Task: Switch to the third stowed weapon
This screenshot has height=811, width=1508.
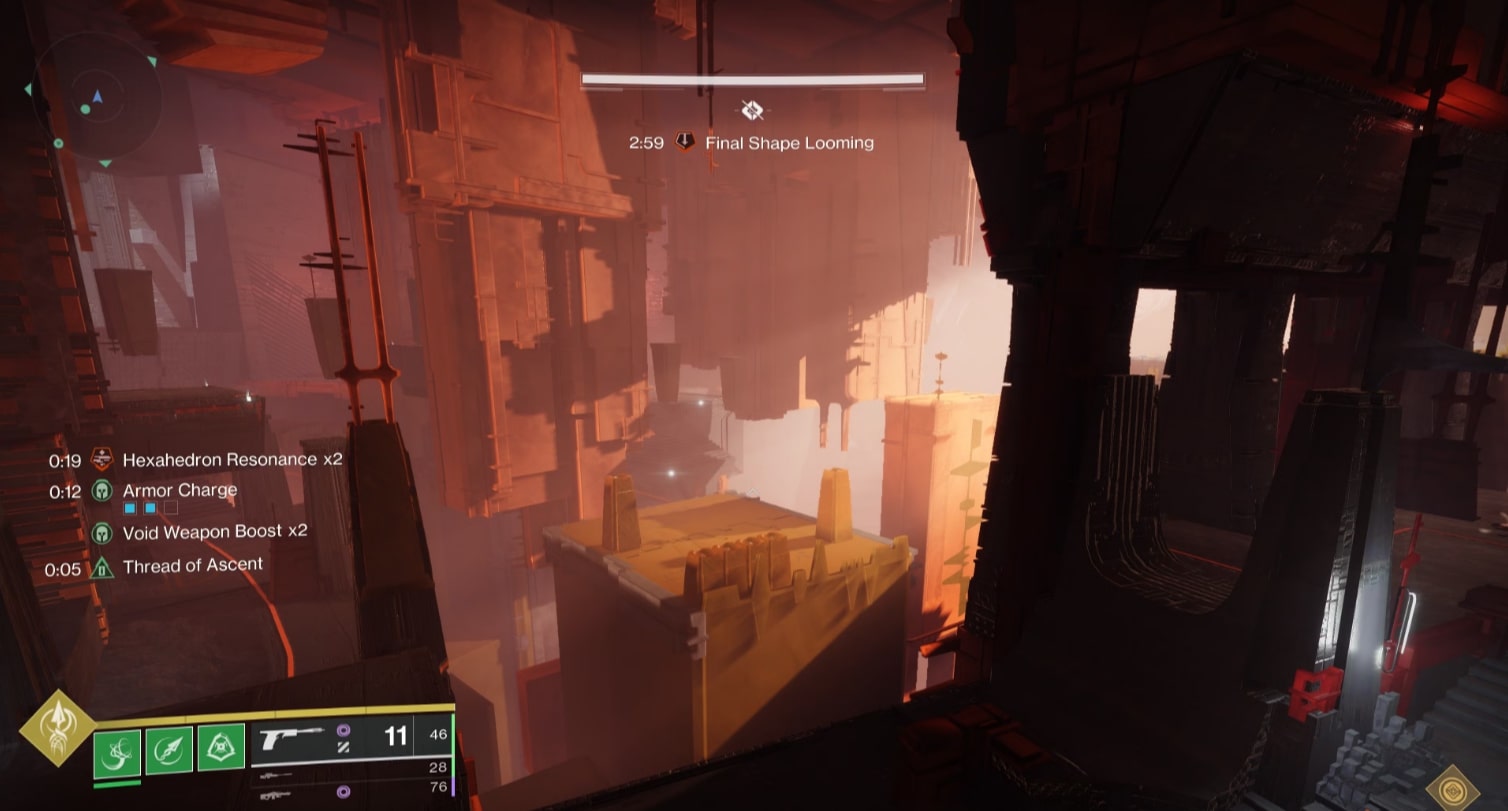Action: (x=277, y=793)
